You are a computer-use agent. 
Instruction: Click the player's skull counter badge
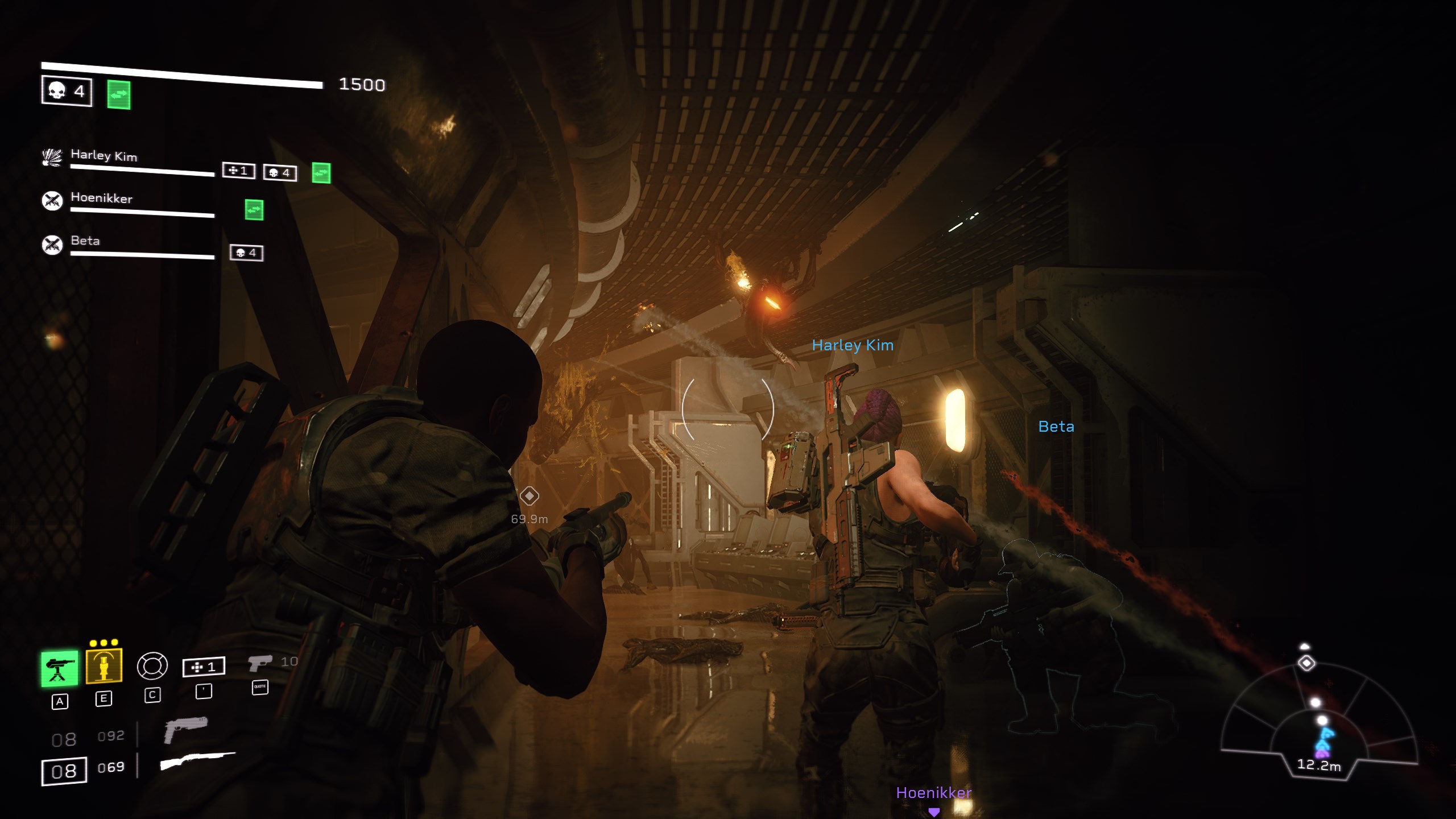pyautogui.click(x=67, y=91)
